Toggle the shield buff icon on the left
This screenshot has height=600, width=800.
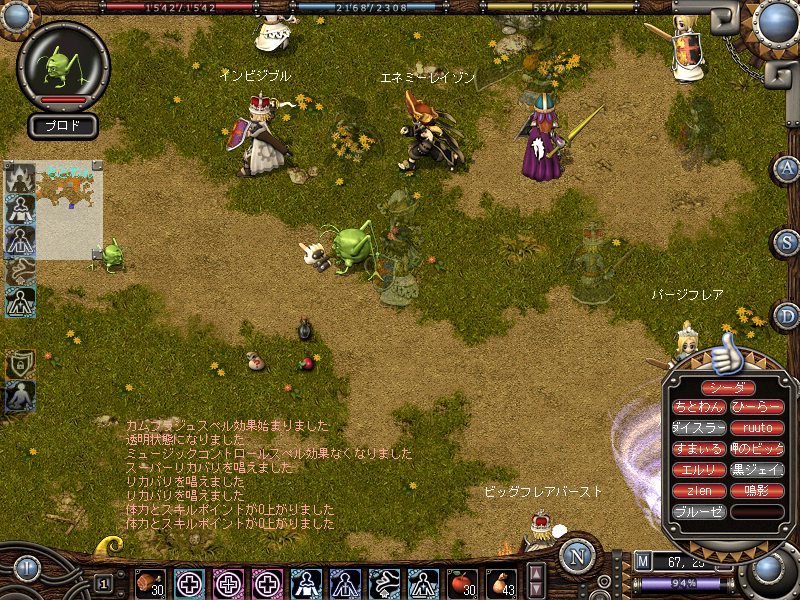[20, 364]
